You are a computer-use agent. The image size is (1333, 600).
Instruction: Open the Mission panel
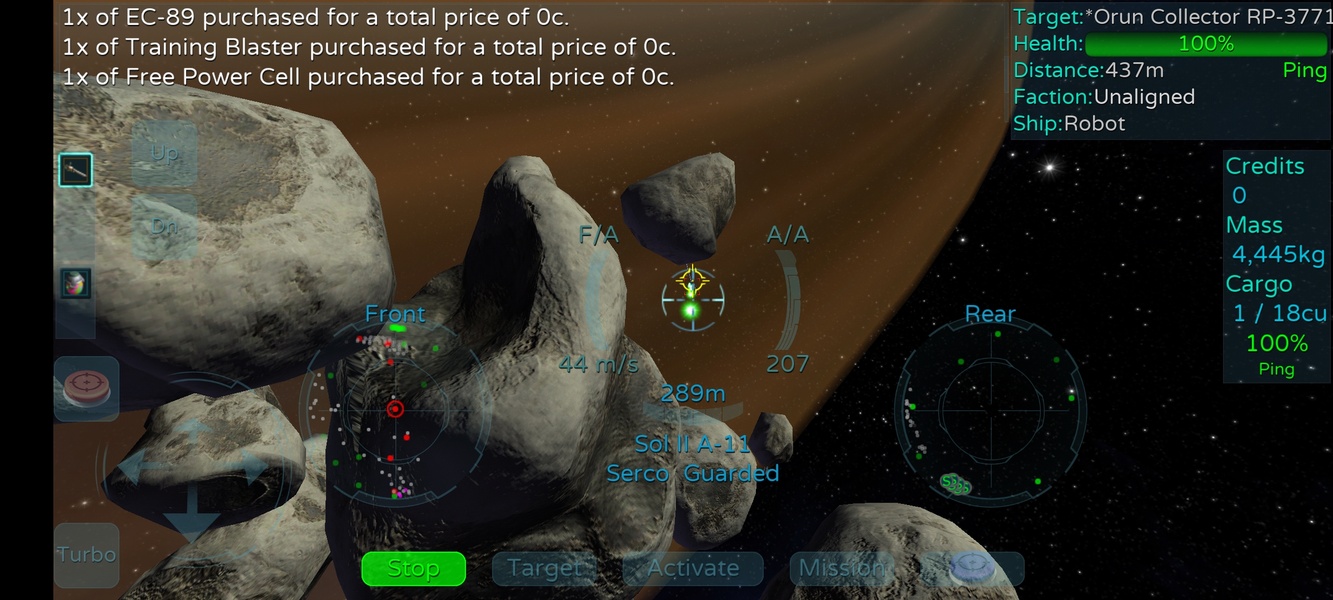tap(840, 568)
